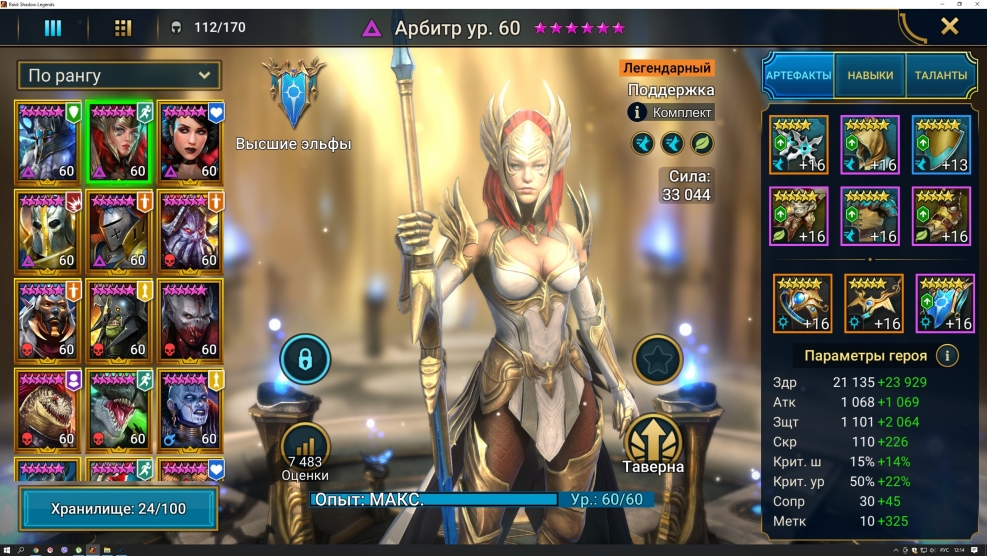Switch to the three-column list view
987x556 pixels.
pos(53,27)
